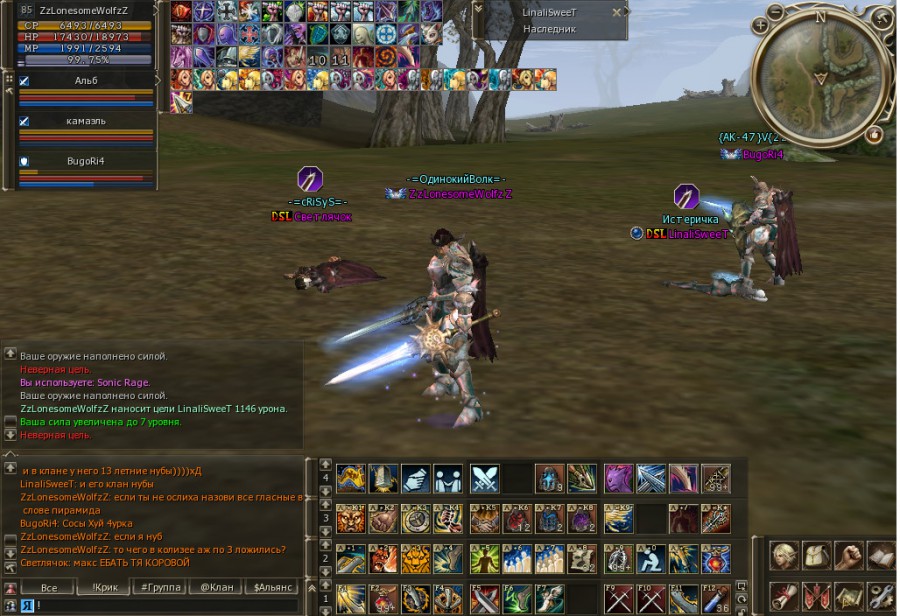
Task: Select party member камаэль
Action: click(85, 121)
